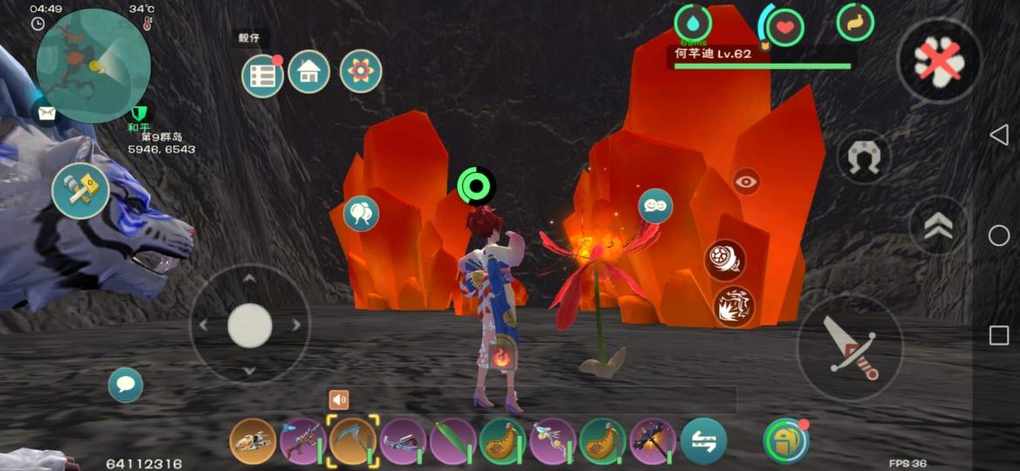
Task: Open the chat speech bubble
Action: [x=125, y=384]
